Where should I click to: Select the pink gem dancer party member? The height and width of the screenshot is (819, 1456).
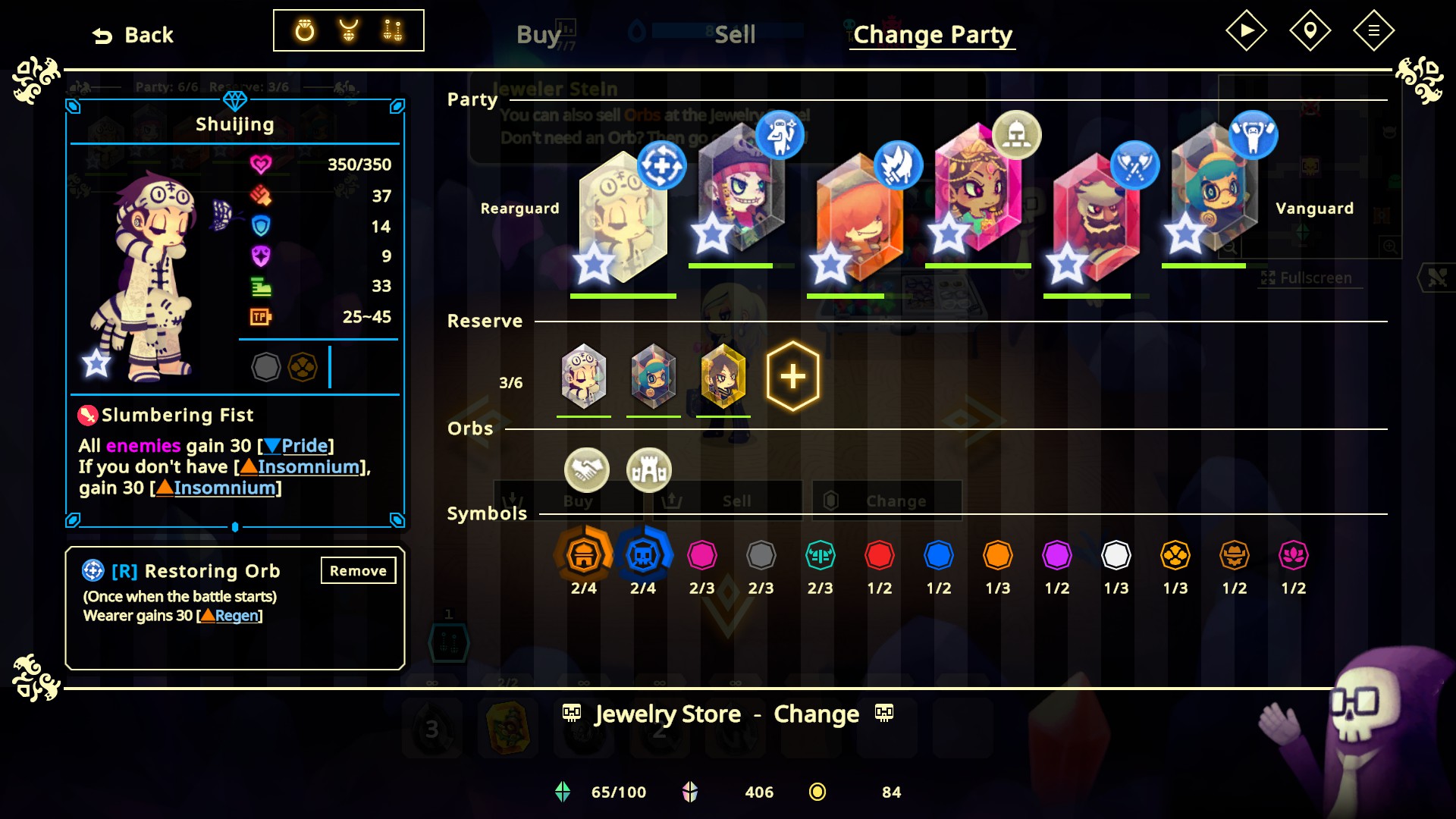coord(977,190)
